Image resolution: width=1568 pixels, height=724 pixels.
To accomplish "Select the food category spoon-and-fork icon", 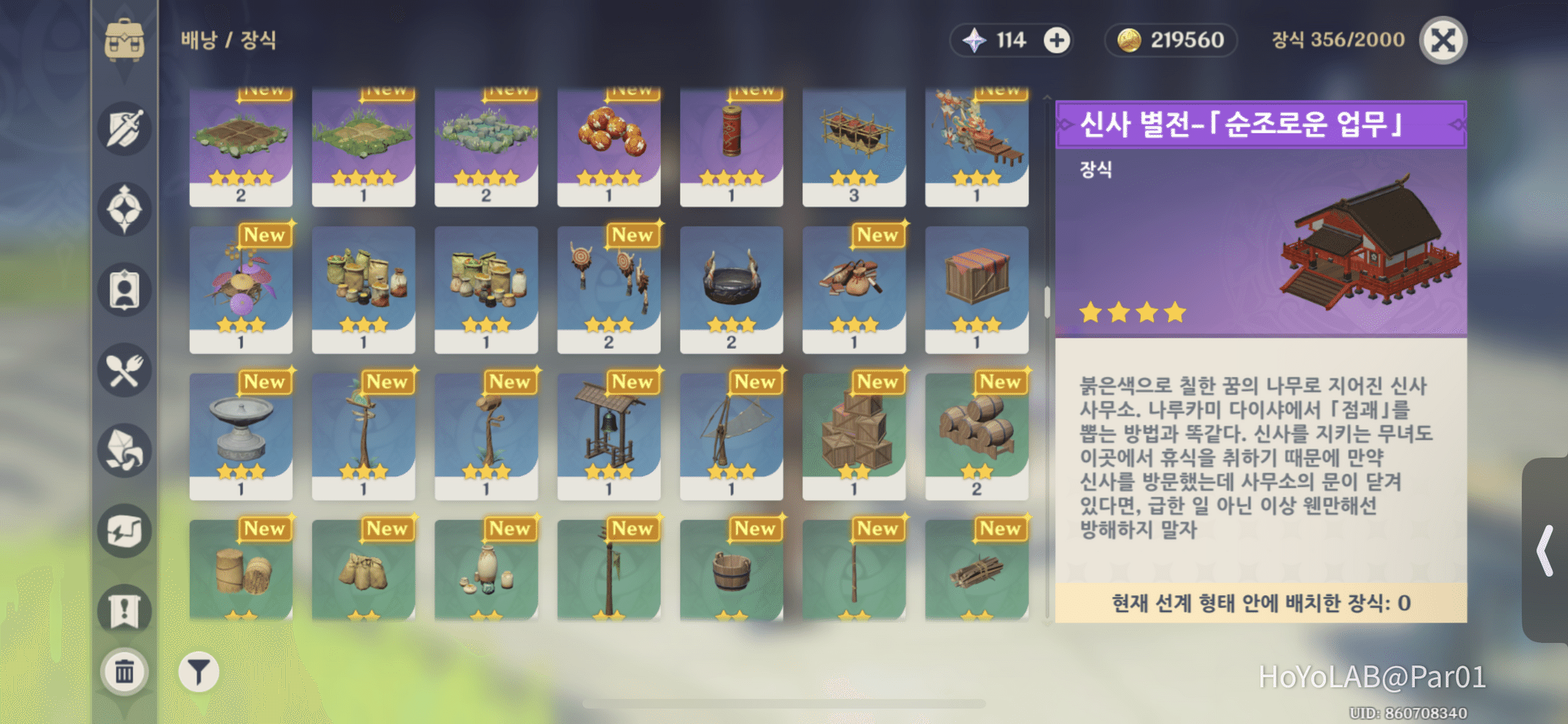I will pos(125,371).
